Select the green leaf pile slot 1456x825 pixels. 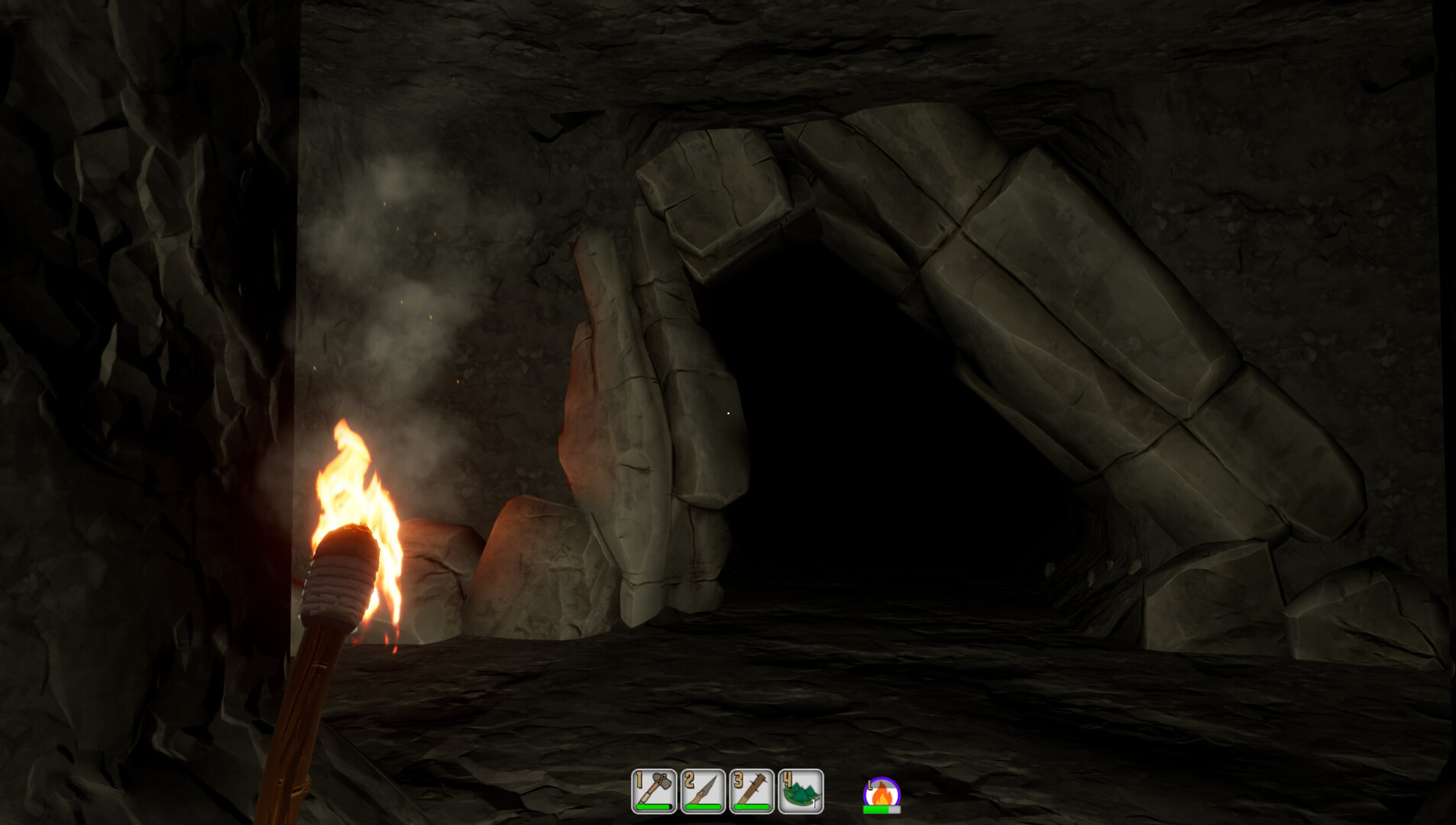click(801, 791)
